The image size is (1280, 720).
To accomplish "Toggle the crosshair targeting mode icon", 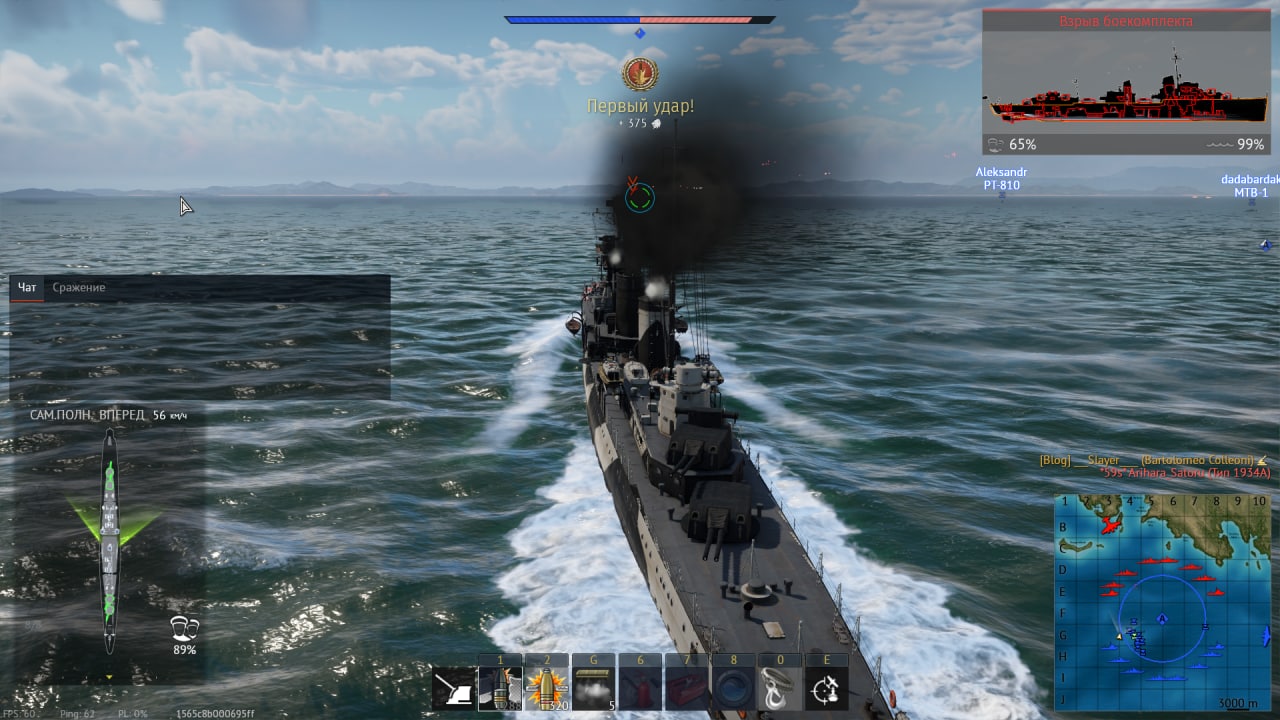I will [x=826, y=689].
